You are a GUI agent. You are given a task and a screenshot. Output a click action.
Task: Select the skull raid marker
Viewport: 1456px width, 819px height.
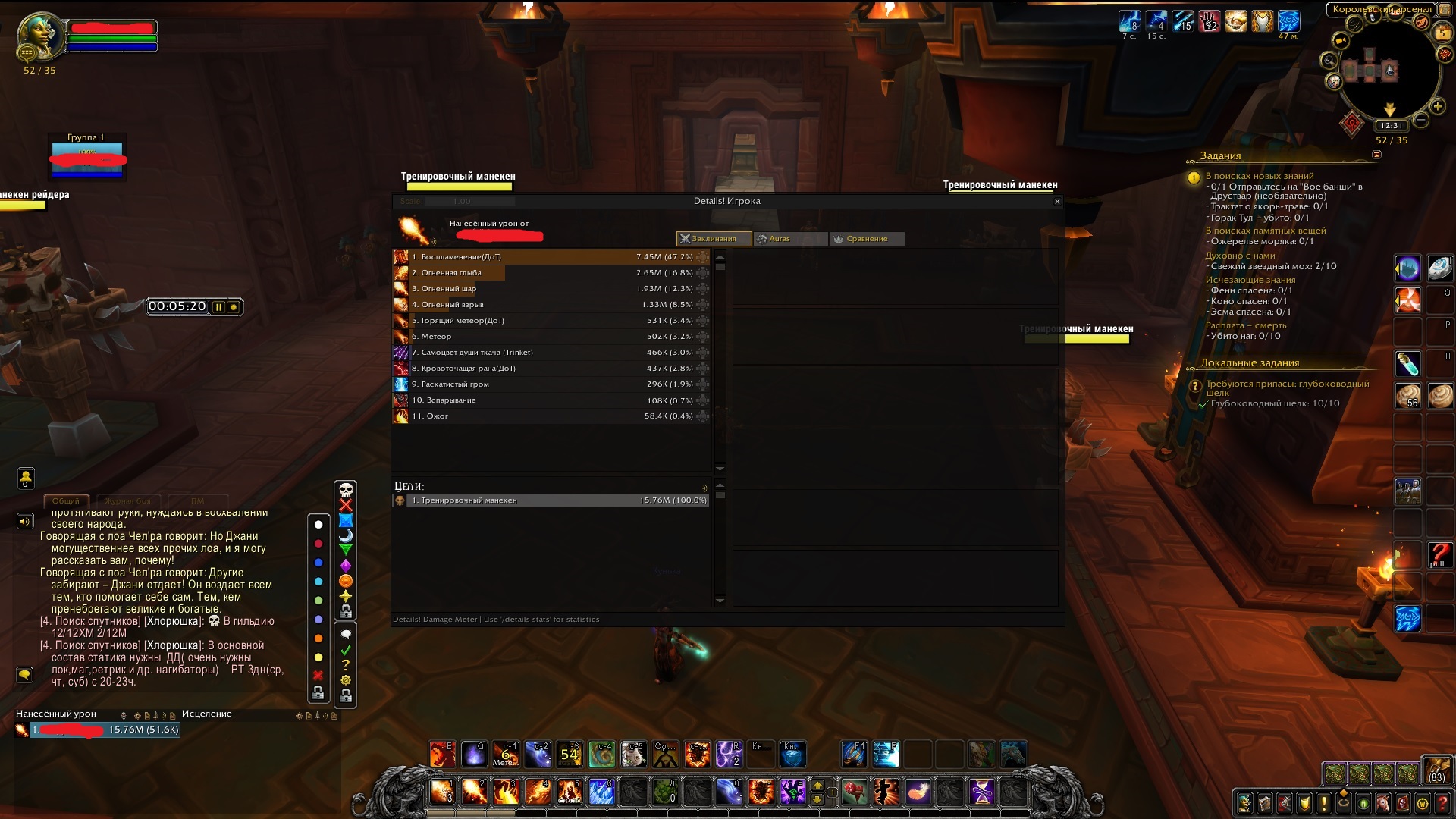pos(346,490)
